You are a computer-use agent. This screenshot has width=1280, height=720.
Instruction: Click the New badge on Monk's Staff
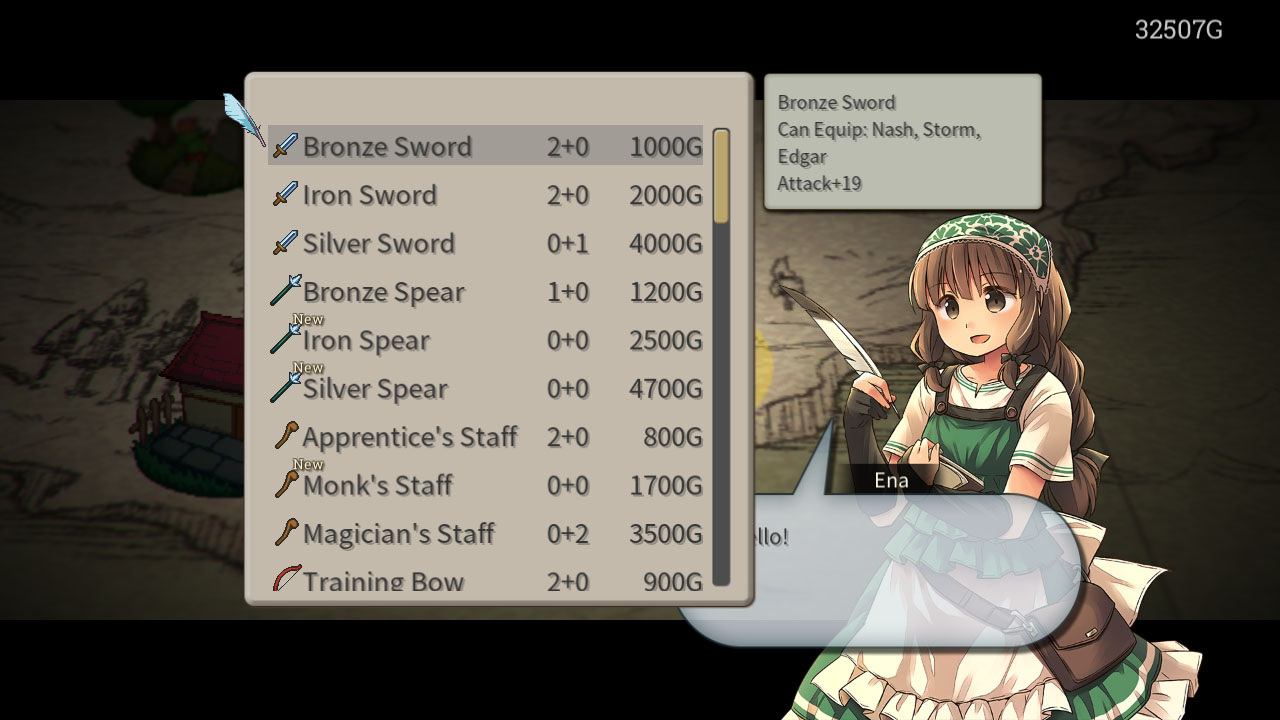[x=307, y=464]
